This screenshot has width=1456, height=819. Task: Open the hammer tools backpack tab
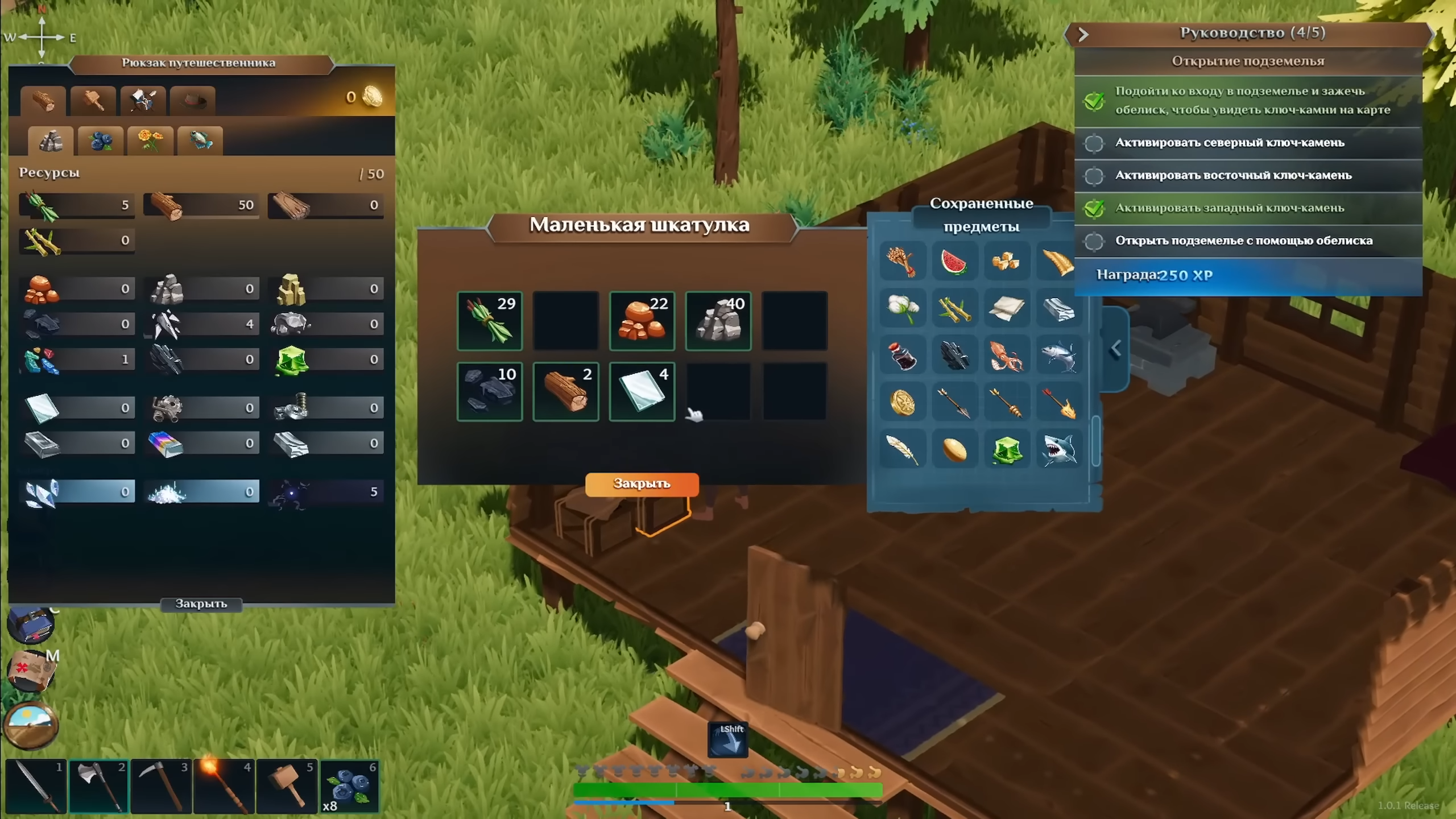point(93,101)
